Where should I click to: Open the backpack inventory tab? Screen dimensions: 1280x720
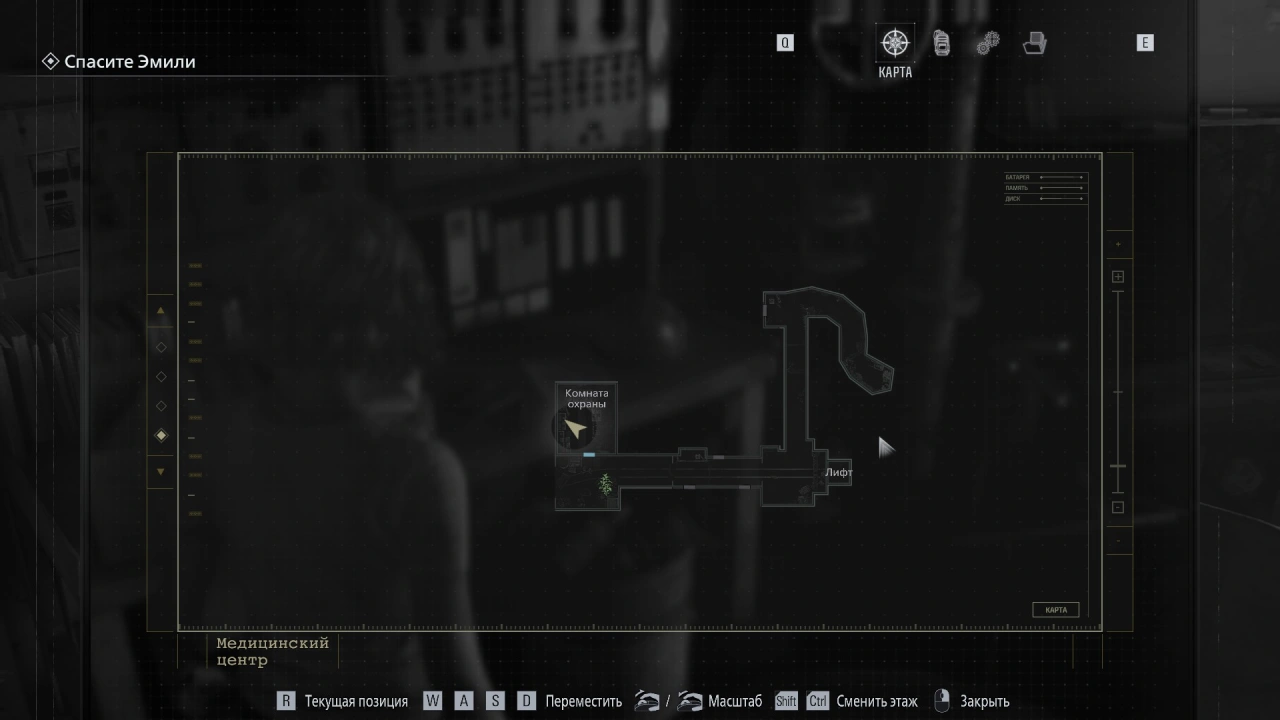[x=941, y=43]
